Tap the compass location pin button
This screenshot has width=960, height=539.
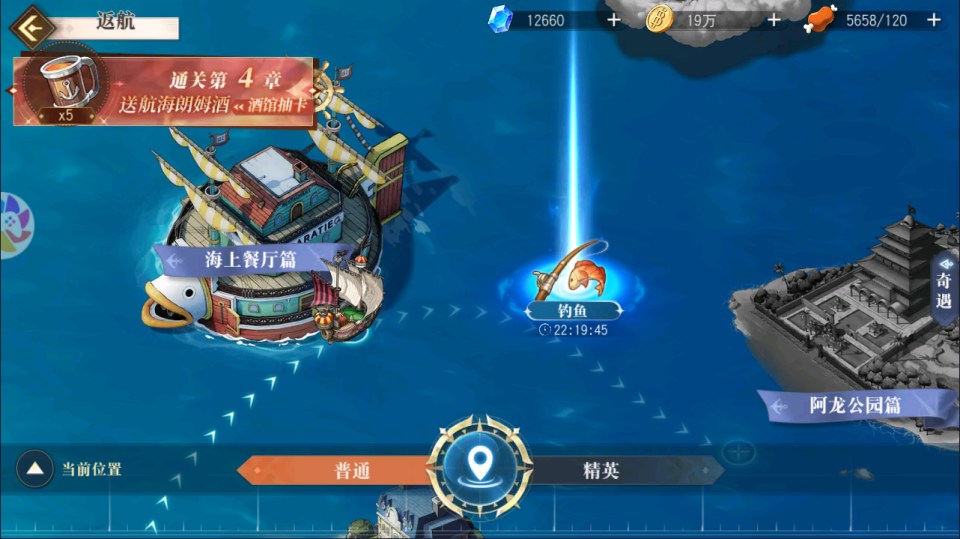481,463
